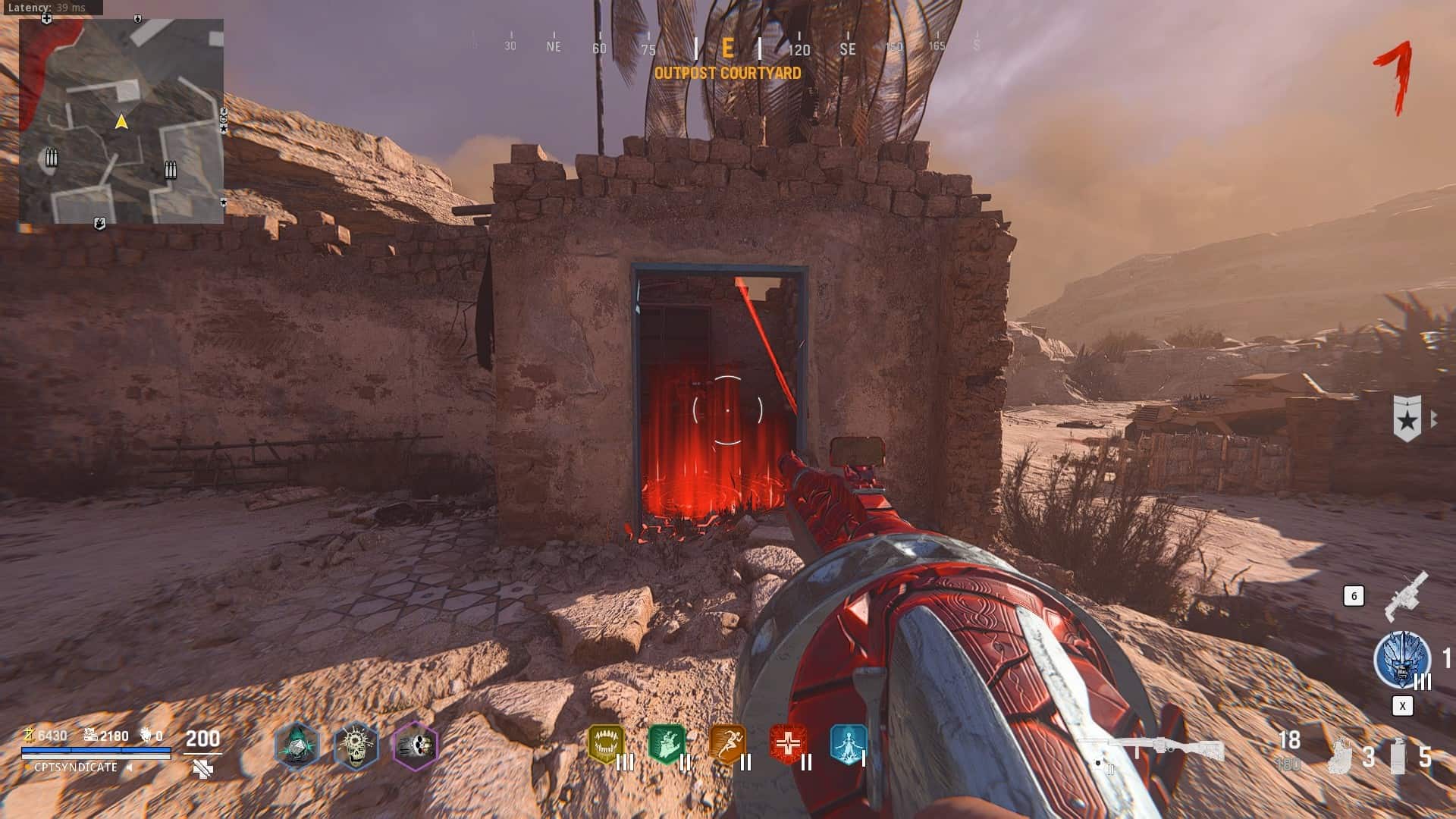Click the green zombie hand perk icon
This screenshot has width=1456, height=819.
click(x=667, y=744)
